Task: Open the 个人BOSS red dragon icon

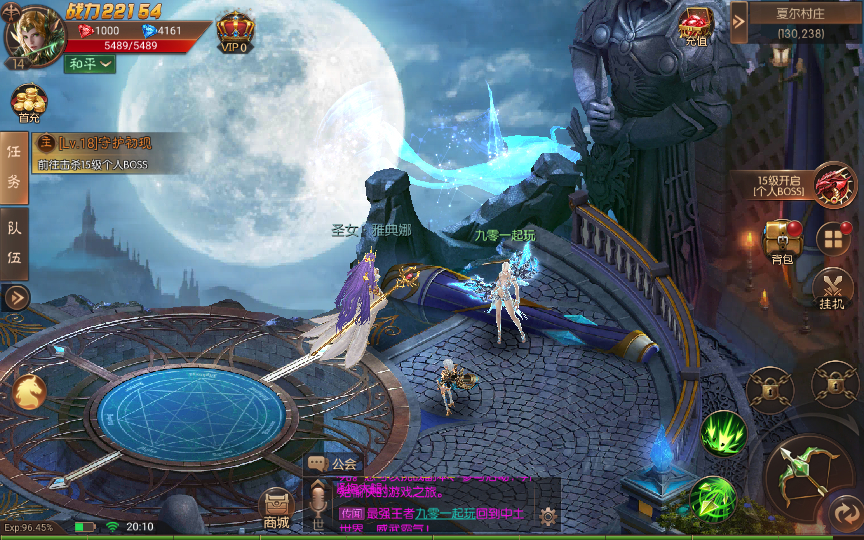Action: [834, 184]
